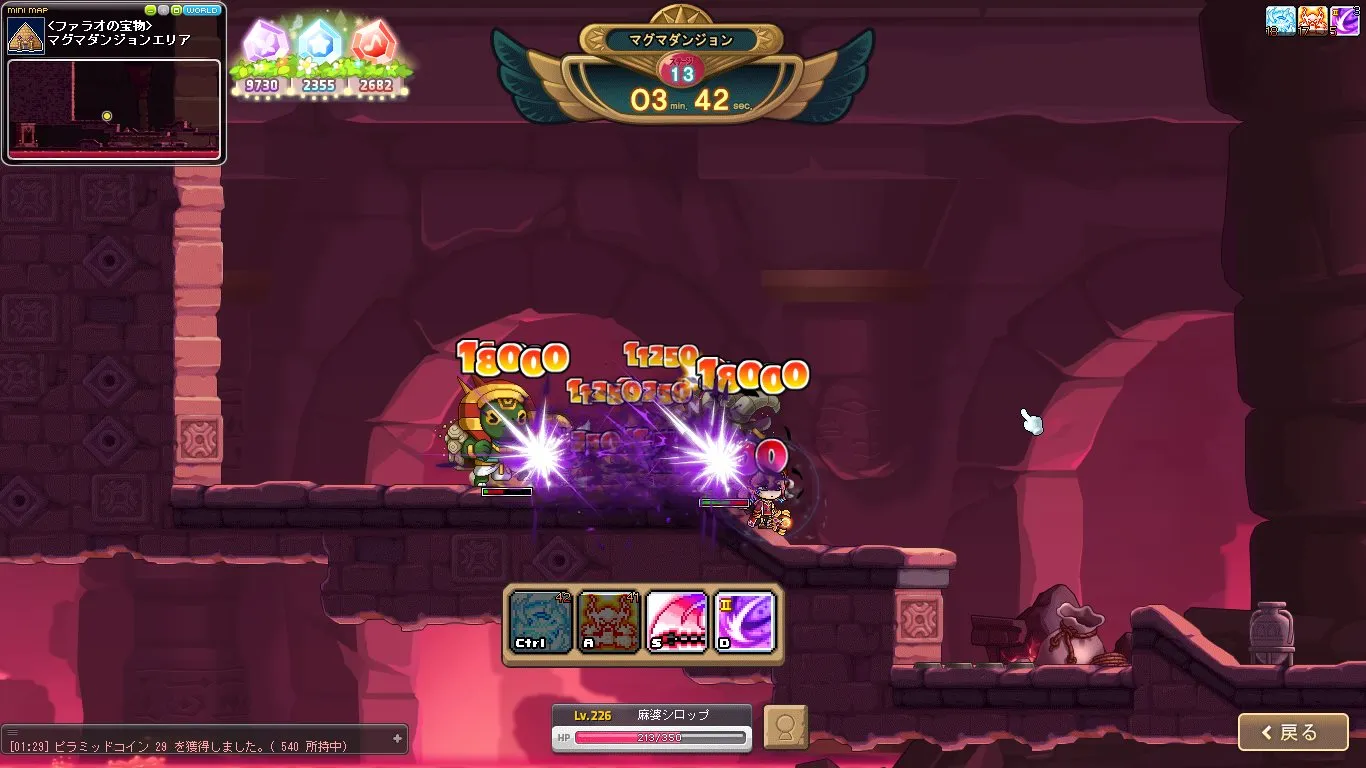Click the blue lightning buff icon
This screenshot has width=1366, height=768.
coord(1280,20)
